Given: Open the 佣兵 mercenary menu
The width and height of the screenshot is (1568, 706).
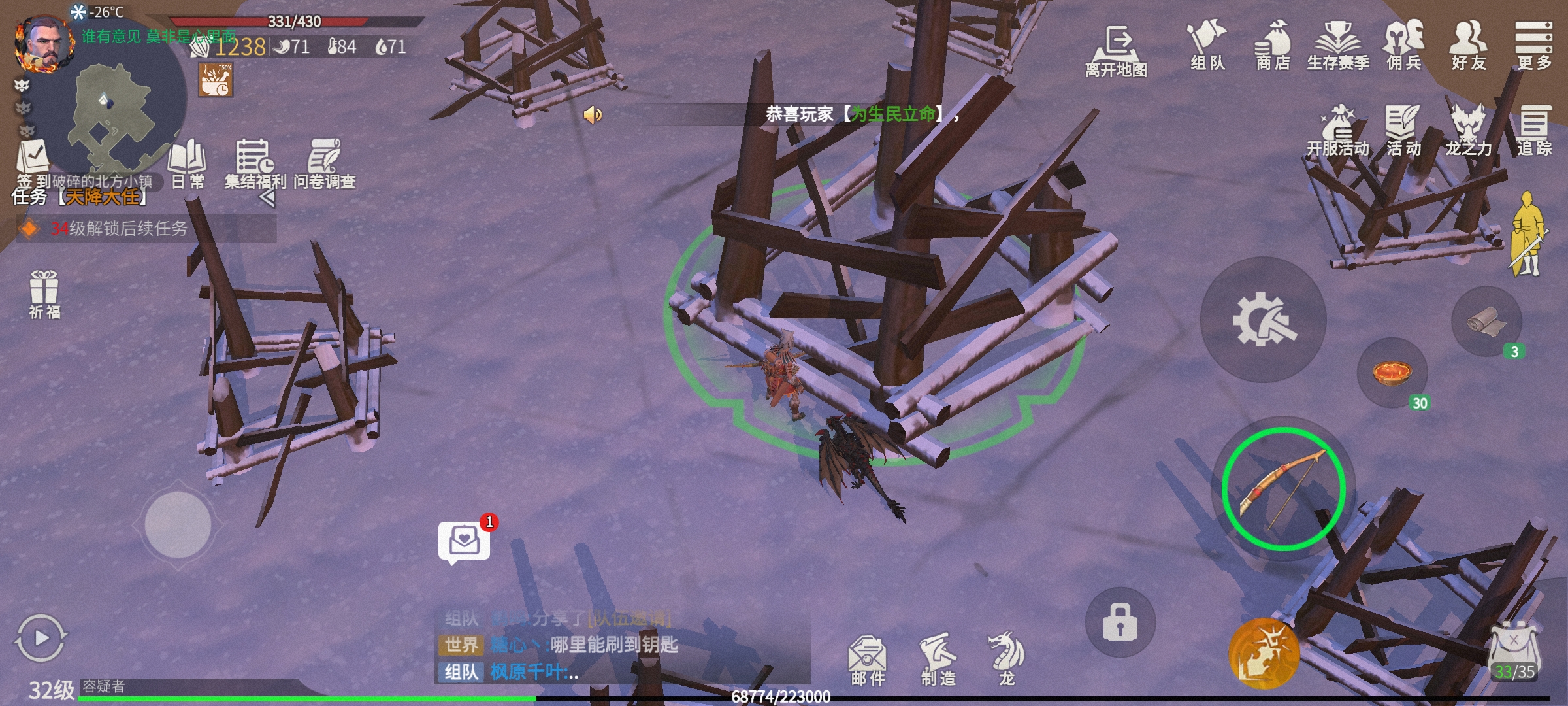Looking at the screenshot, I should (1403, 44).
